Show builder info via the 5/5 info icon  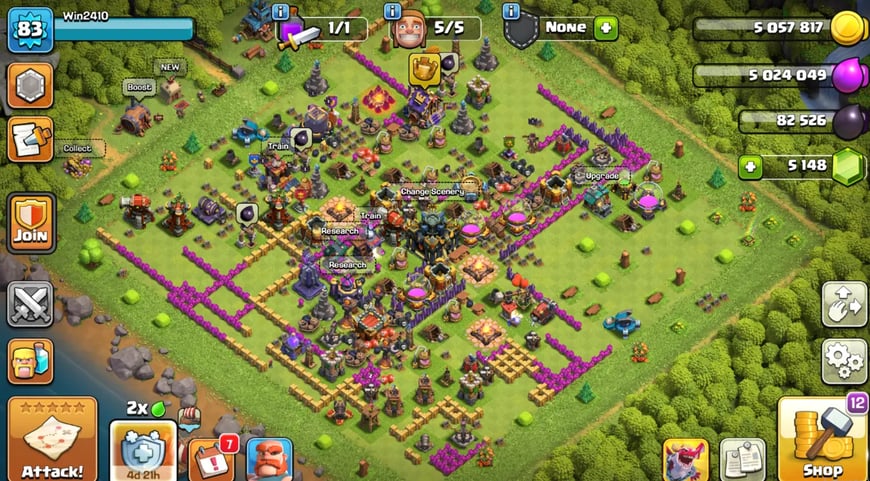[392, 12]
